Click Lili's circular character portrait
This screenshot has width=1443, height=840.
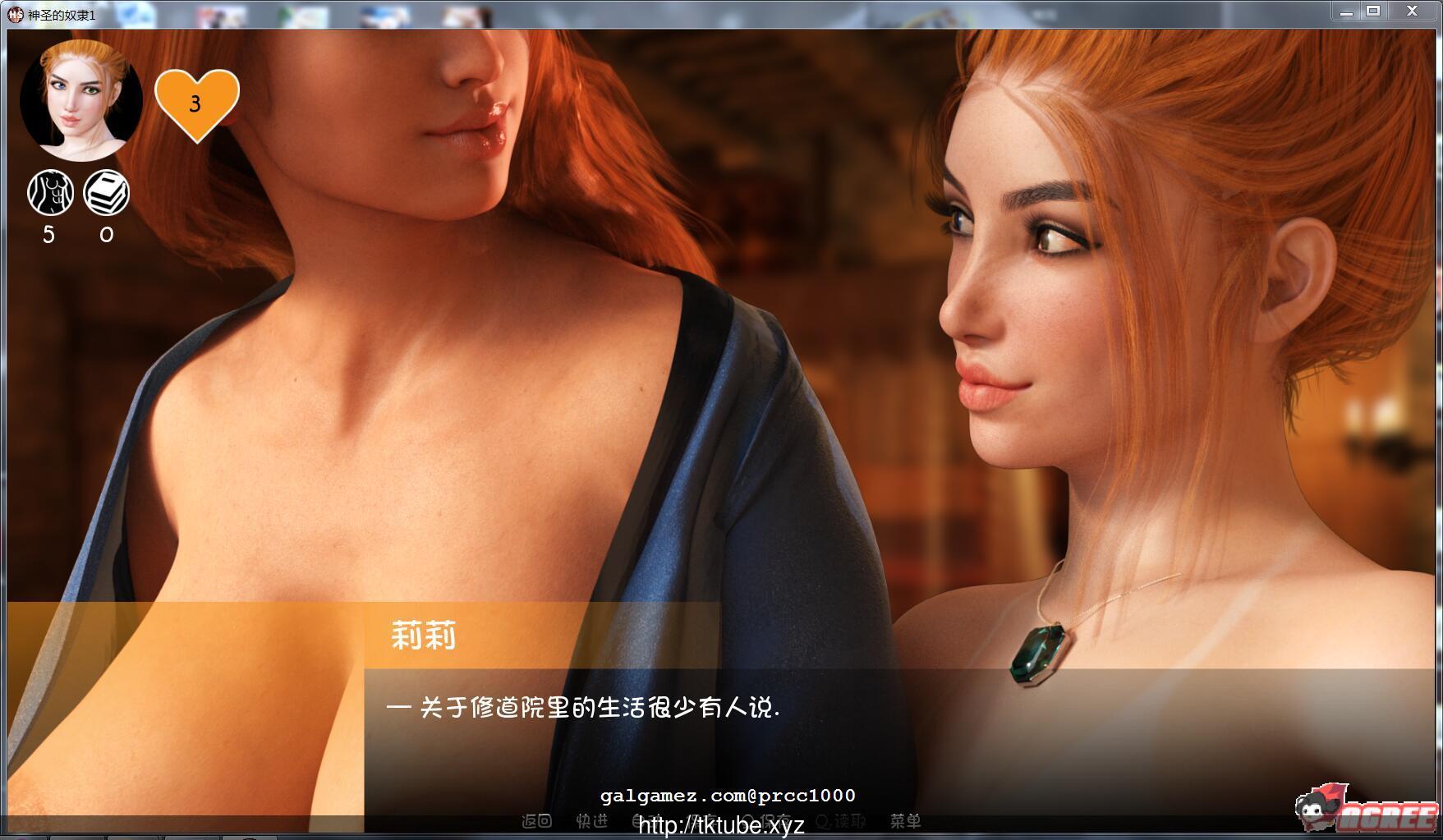(80, 100)
